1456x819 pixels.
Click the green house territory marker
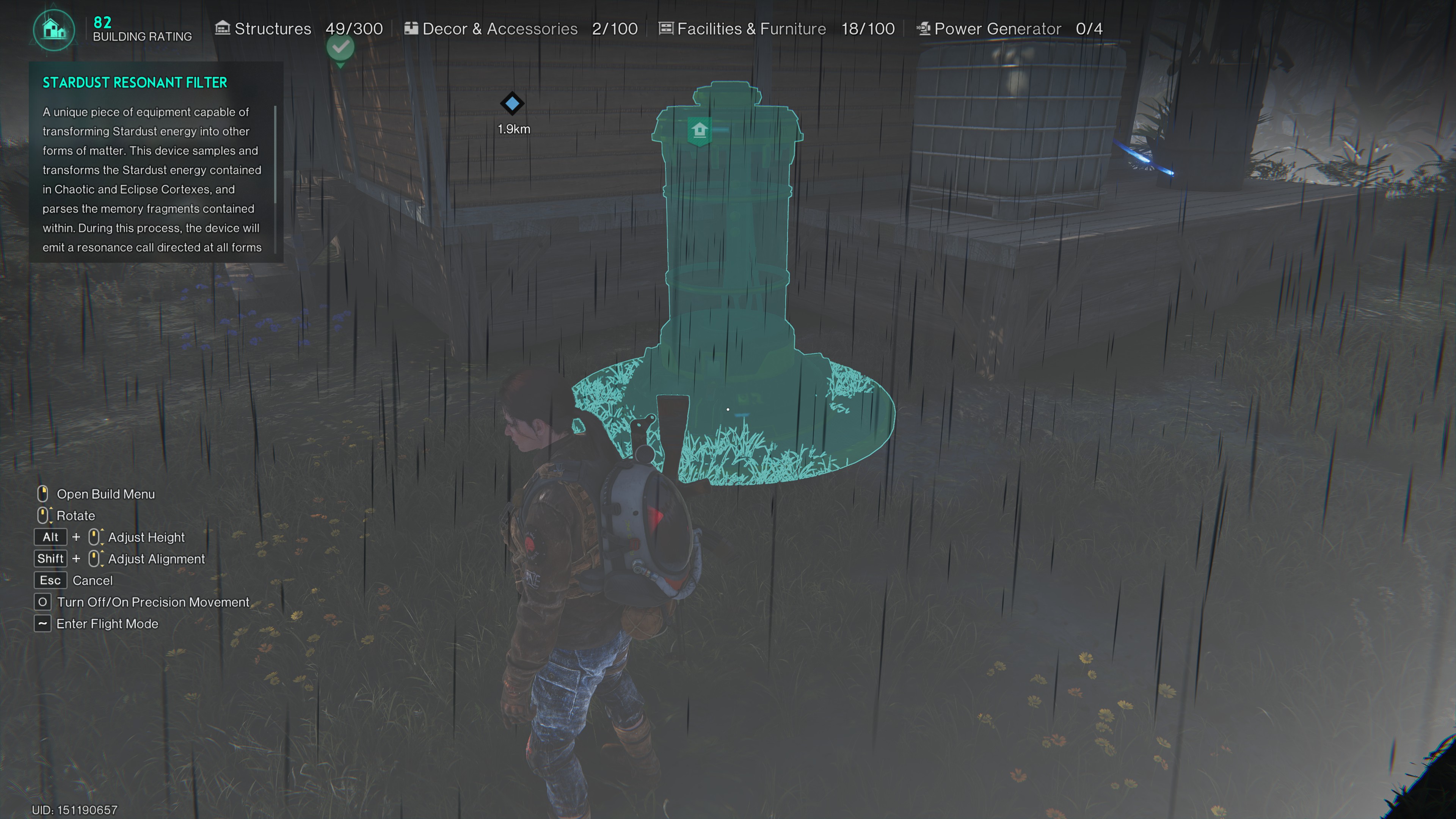(699, 130)
